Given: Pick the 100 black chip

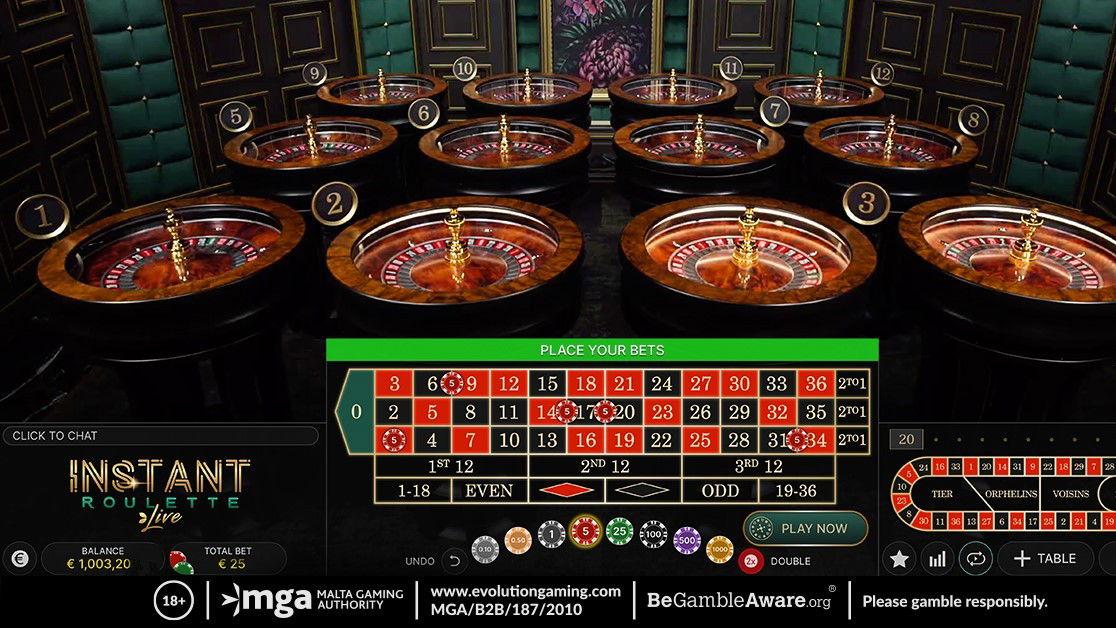Looking at the screenshot, I should [653, 536].
